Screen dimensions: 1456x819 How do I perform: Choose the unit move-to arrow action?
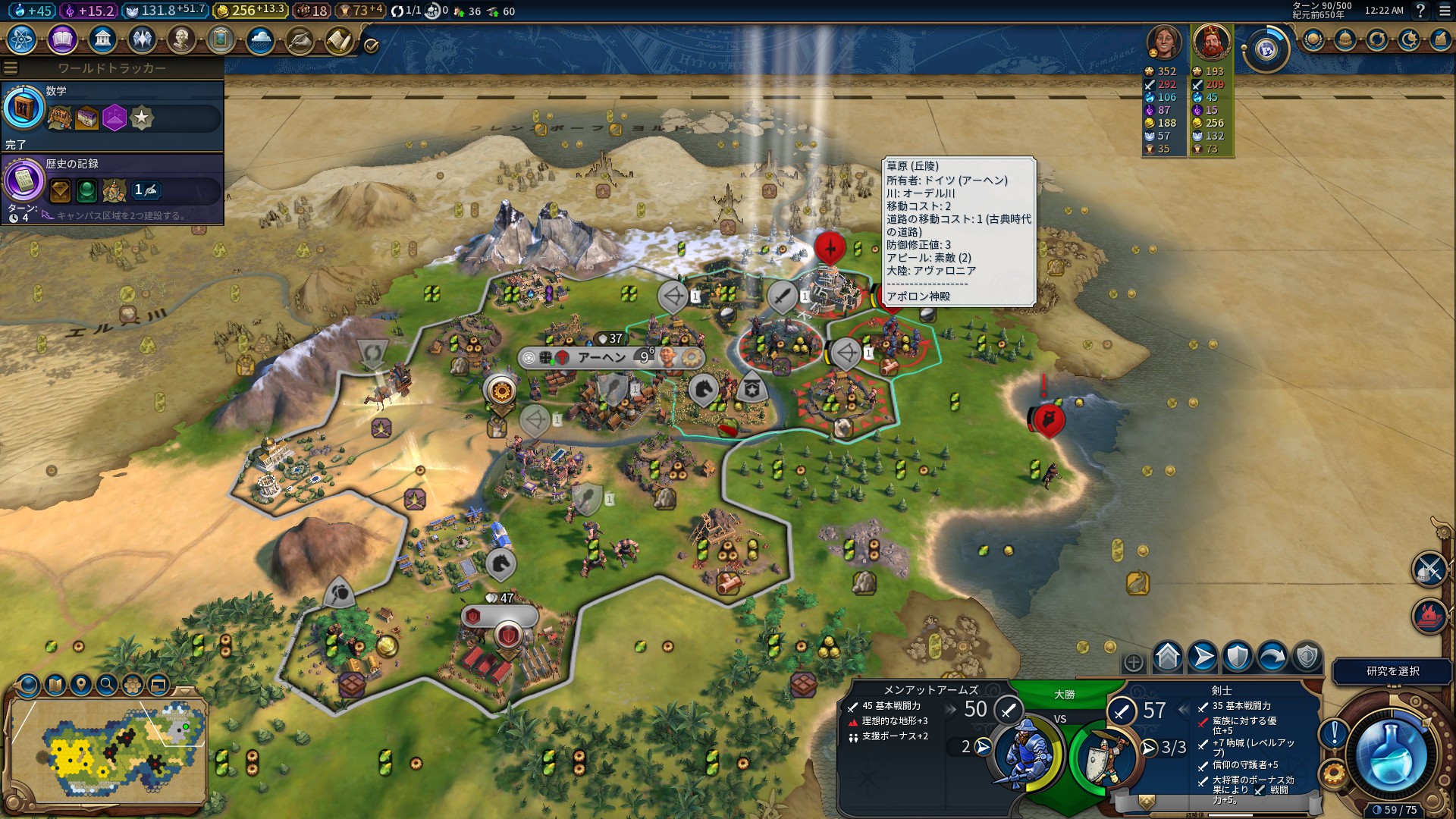(1203, 657)
